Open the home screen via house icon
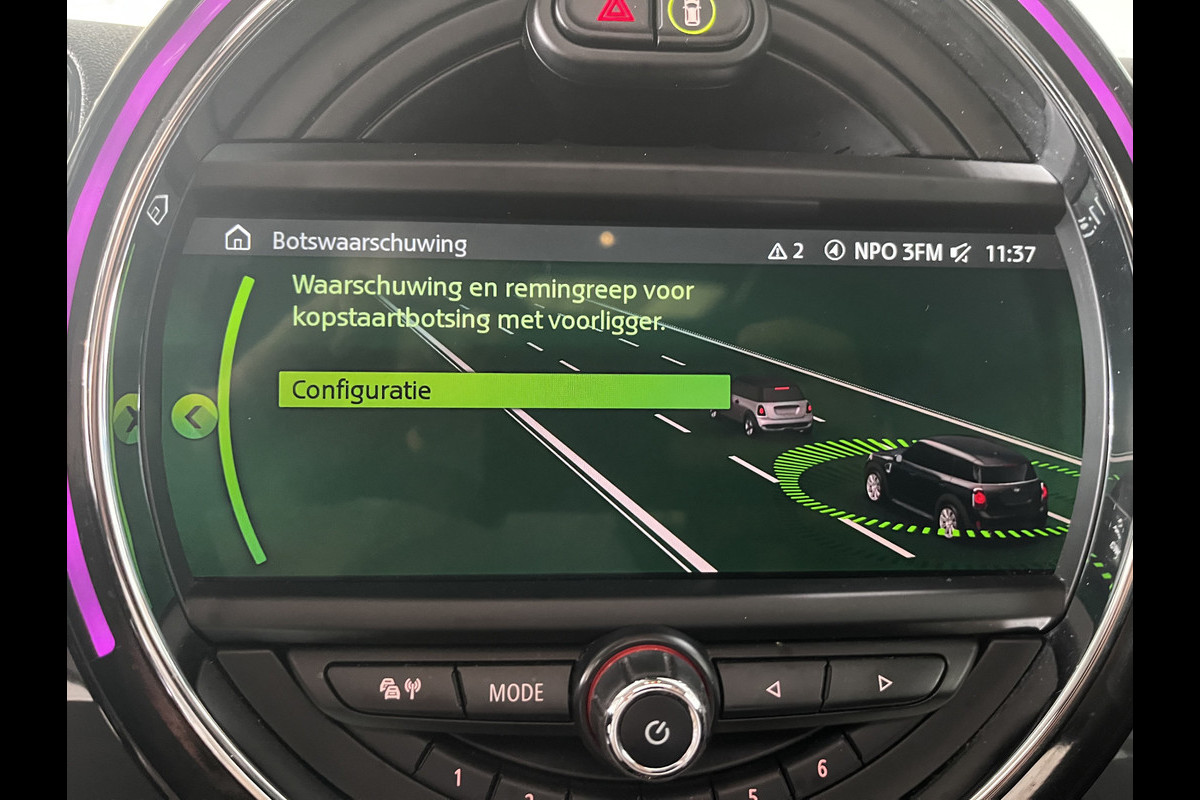The width and height of the screenshot is (1200, 800). (x=237, y=239)
